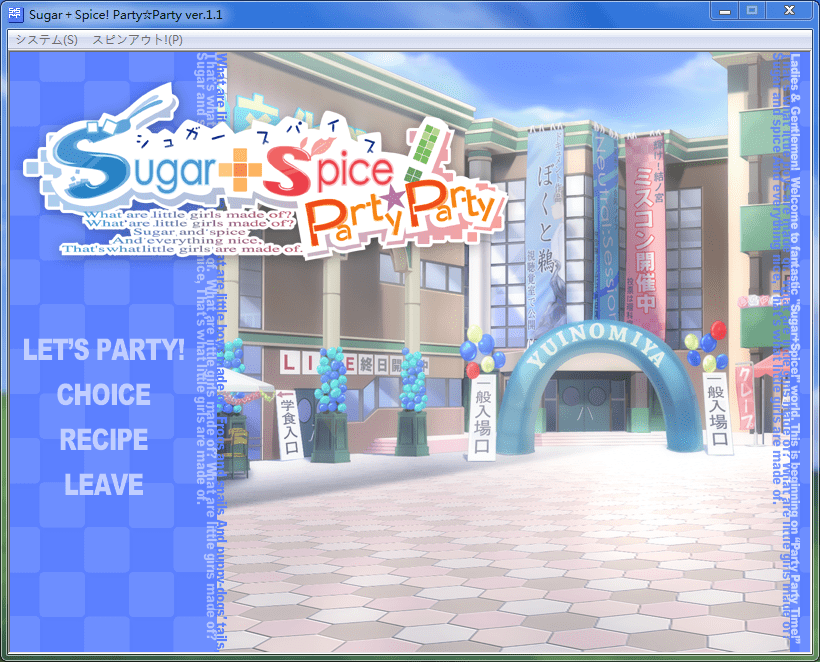Image resolution: width=820 pixels, height=662 pixels.
Task: Choose LEAVE to exit the game
Action: (x=104, y=485)
